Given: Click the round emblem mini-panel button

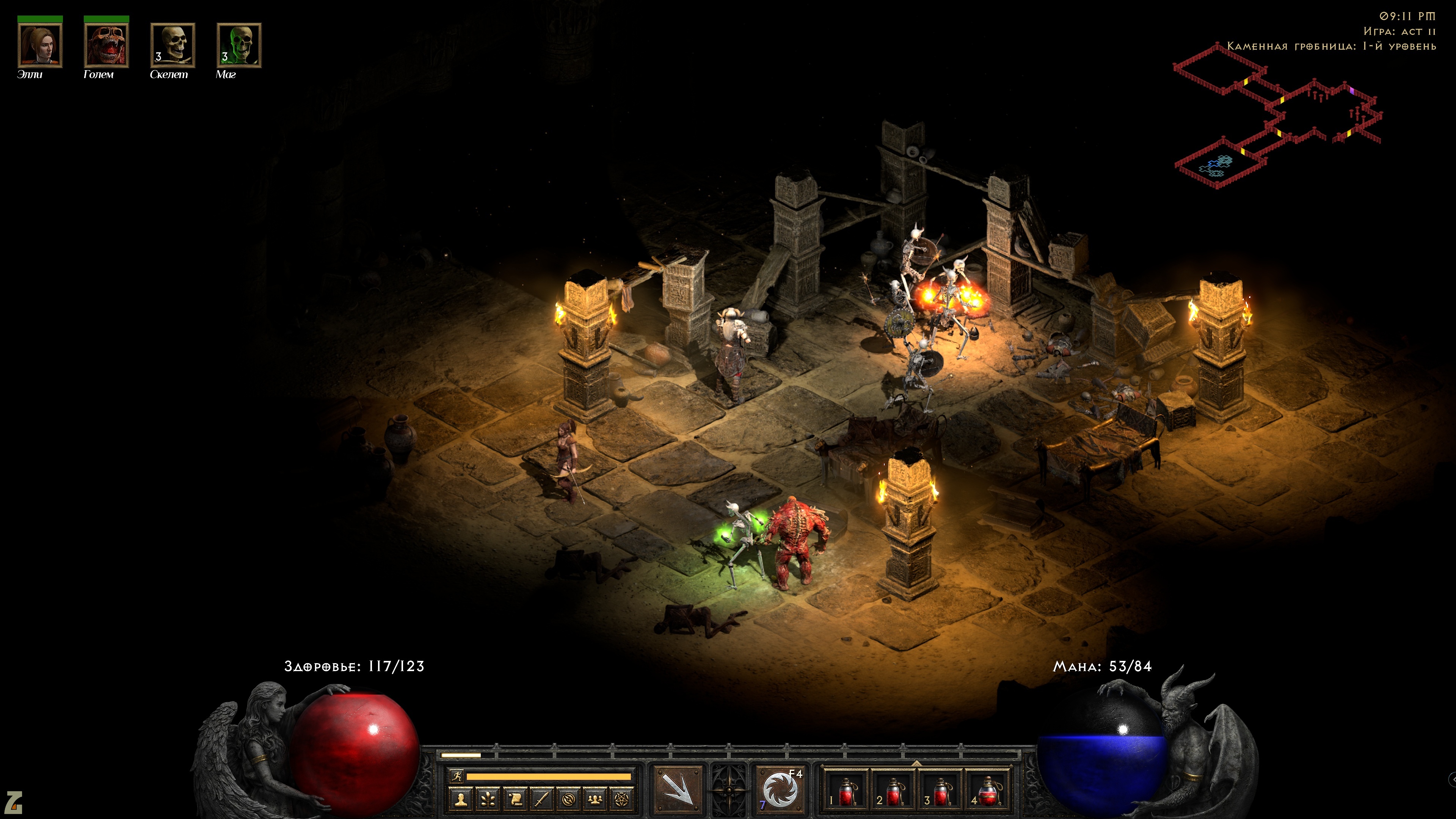Looking at the screenshot, I should [x=569, y=799].
